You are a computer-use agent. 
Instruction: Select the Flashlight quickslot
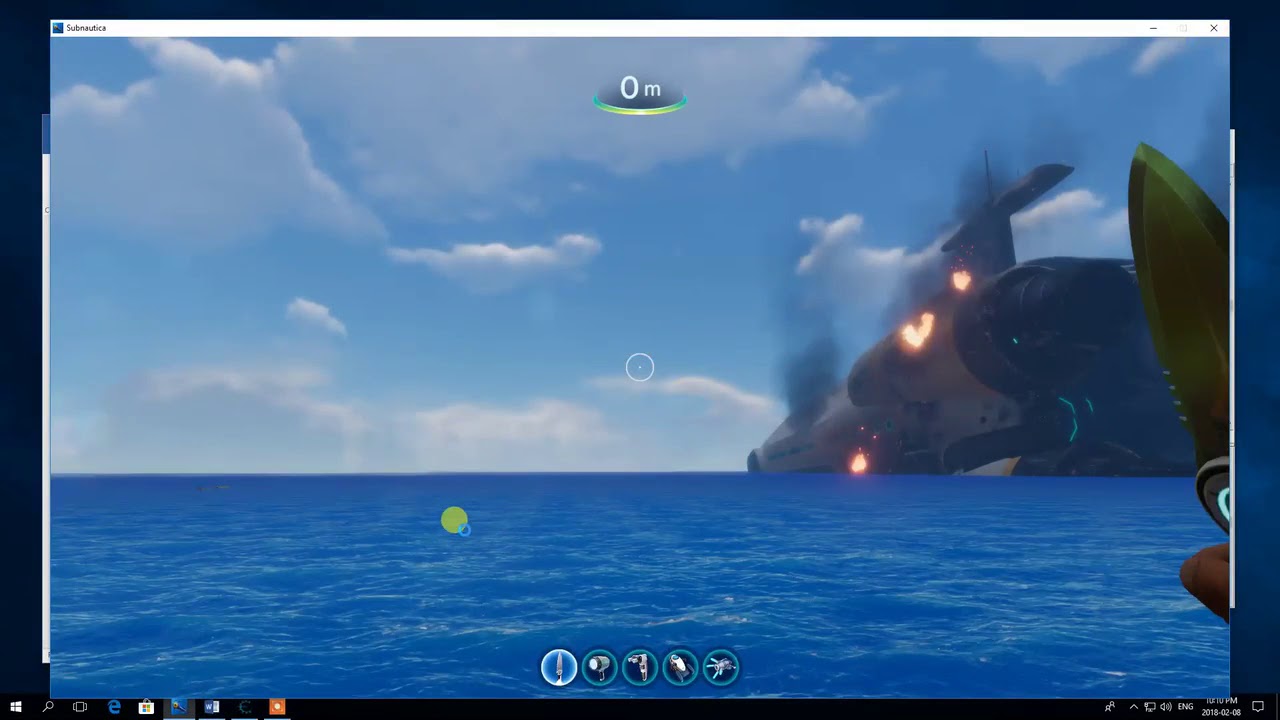coord(599,668)
